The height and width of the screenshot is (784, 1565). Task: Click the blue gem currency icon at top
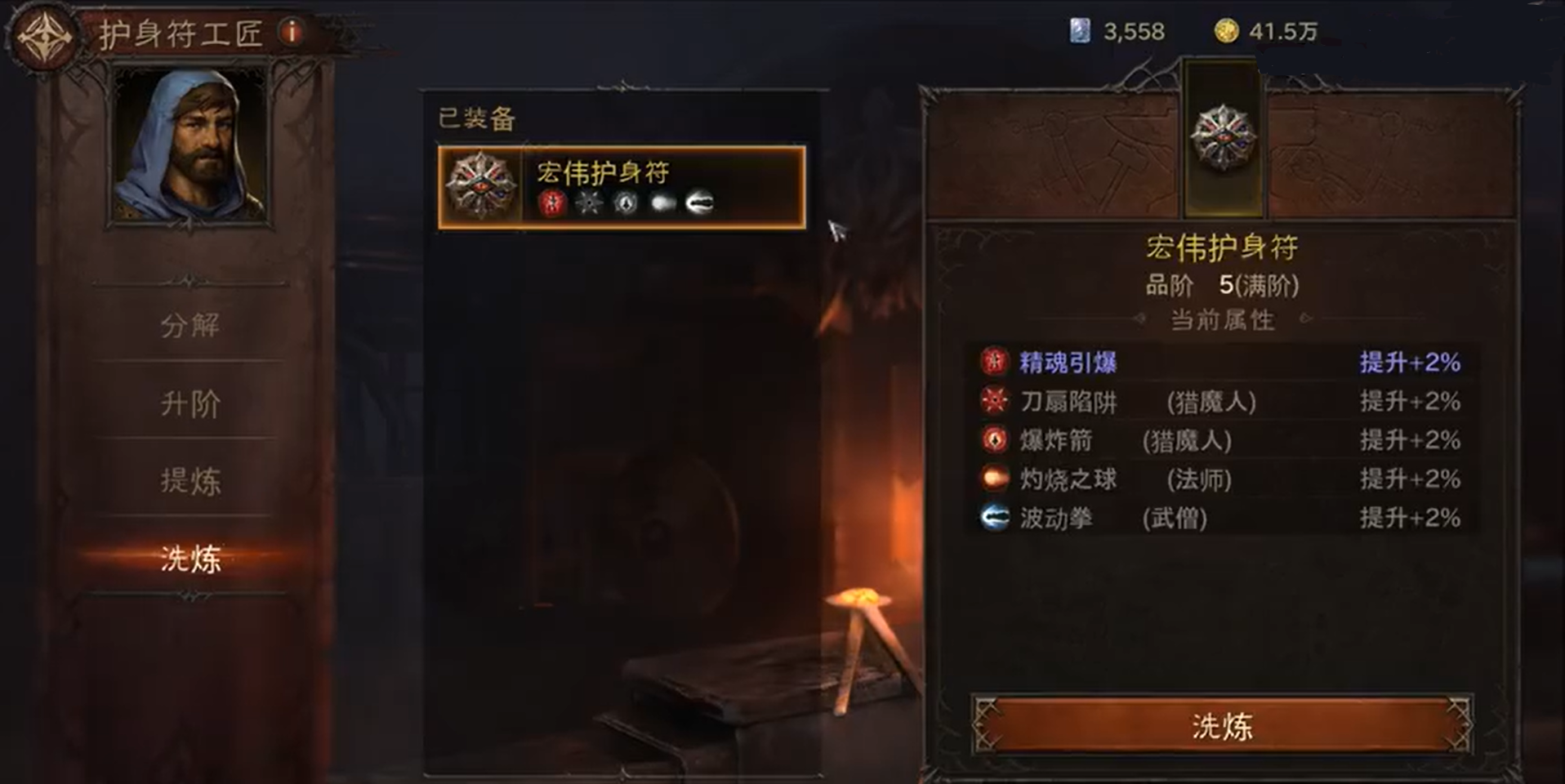pos(1079,31)
